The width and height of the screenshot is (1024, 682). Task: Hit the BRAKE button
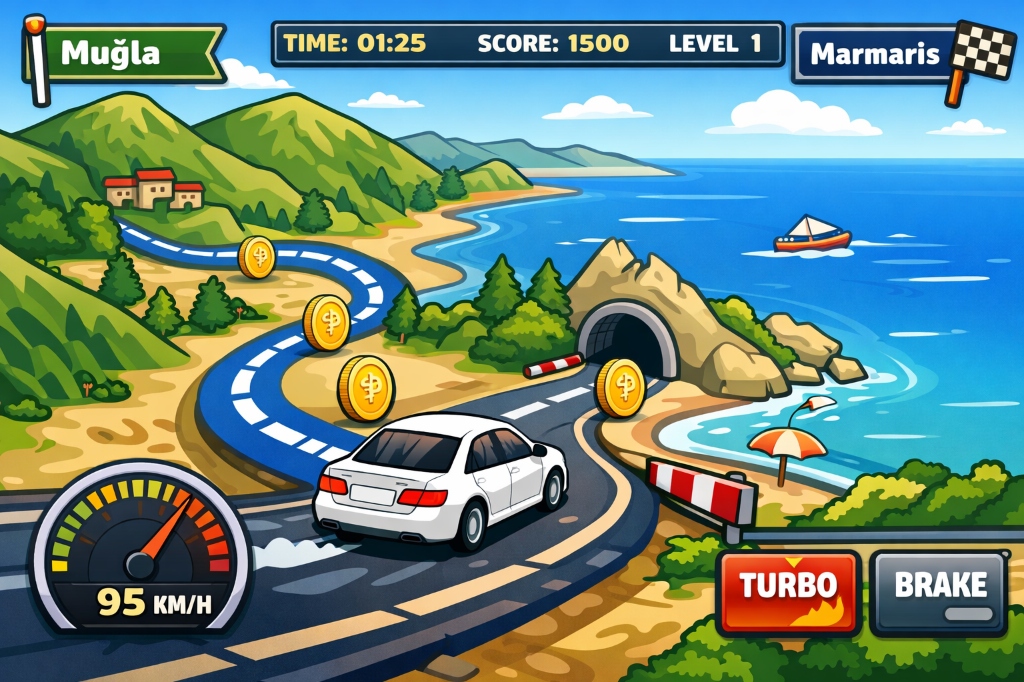[x=939, y=593]
